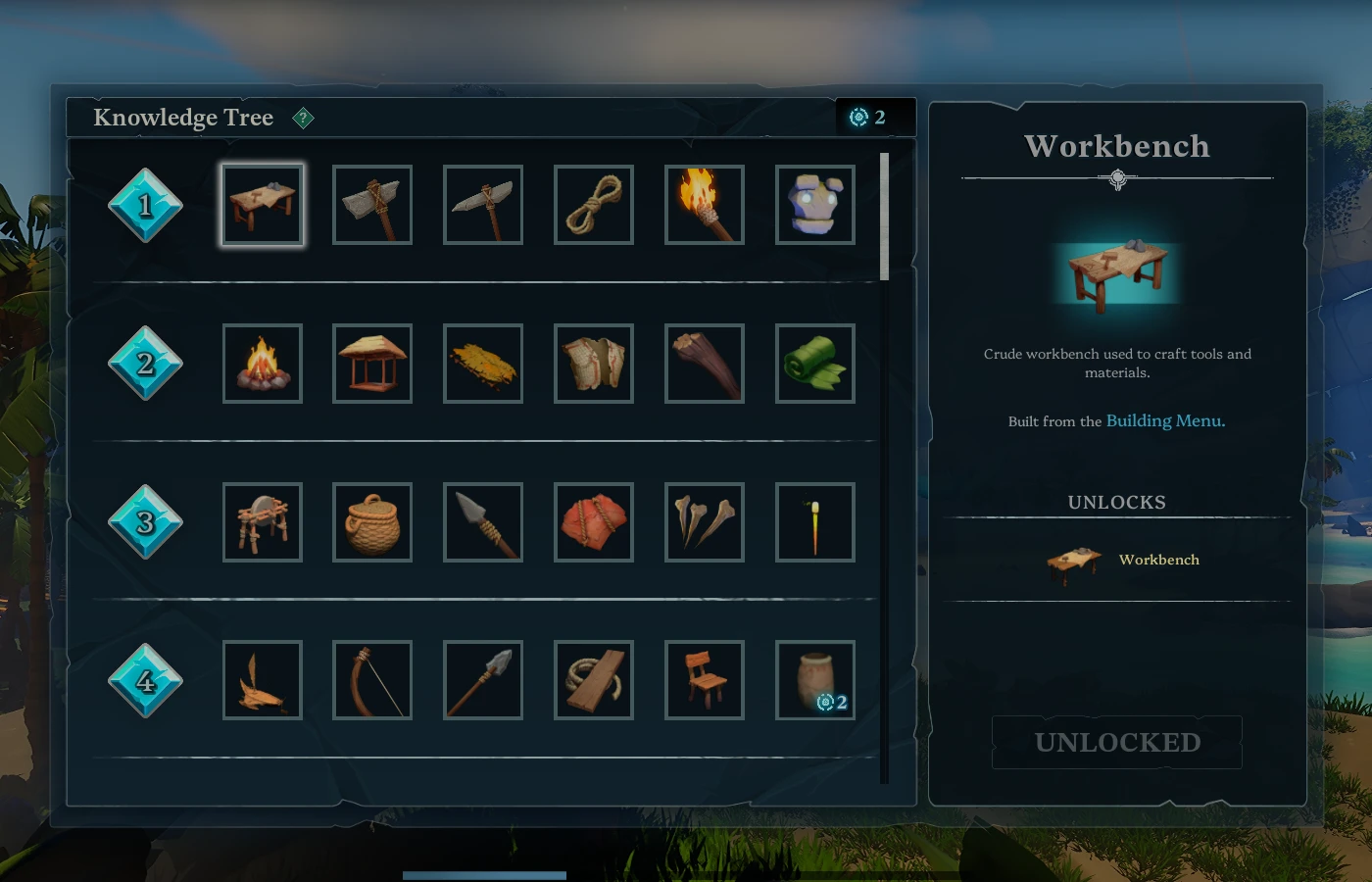
Task: Click the help icon beside Knowledge Tree title
Action: point(304,118)
